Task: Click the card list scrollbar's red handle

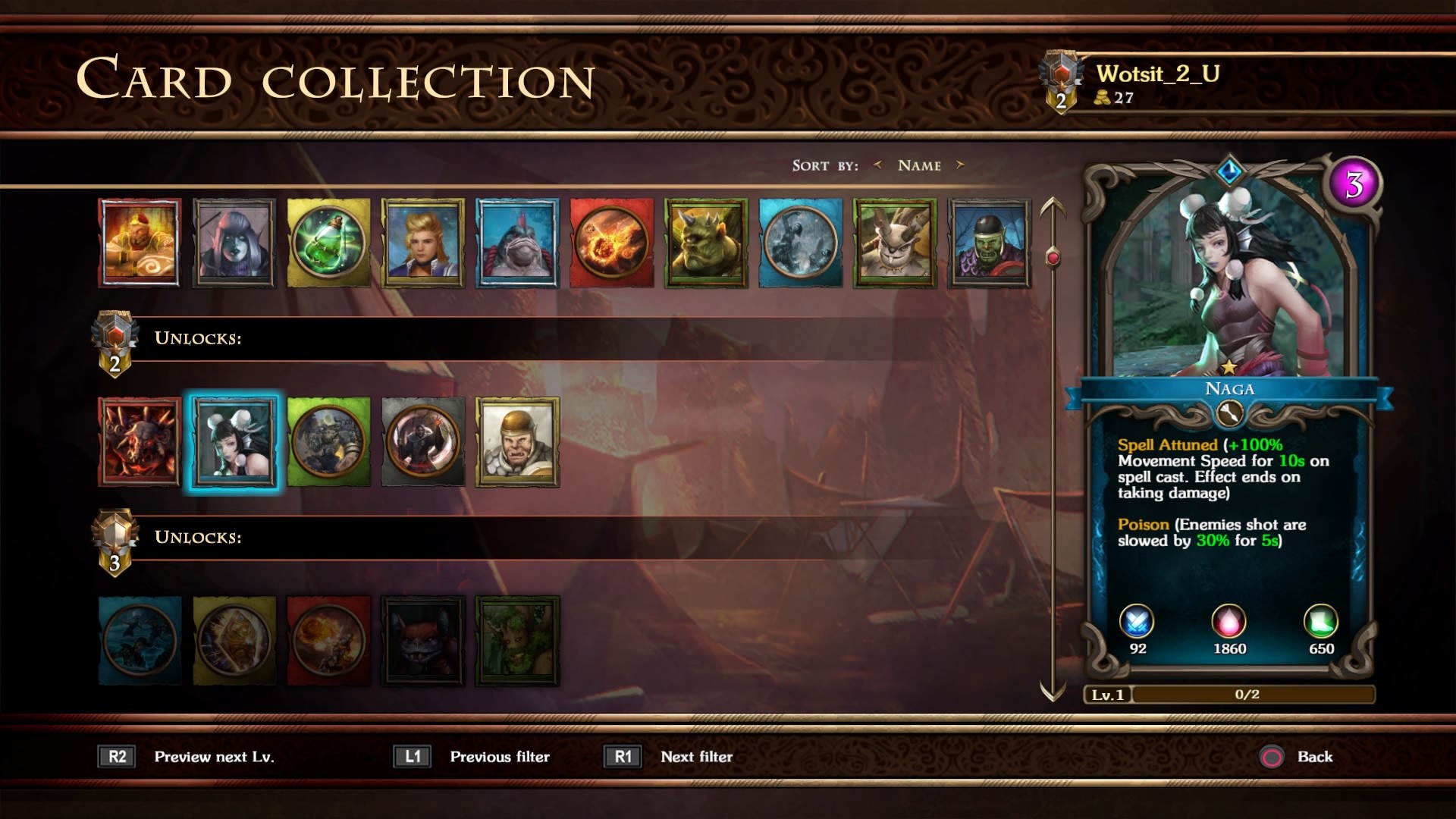Action: [x=1053, y=258]
